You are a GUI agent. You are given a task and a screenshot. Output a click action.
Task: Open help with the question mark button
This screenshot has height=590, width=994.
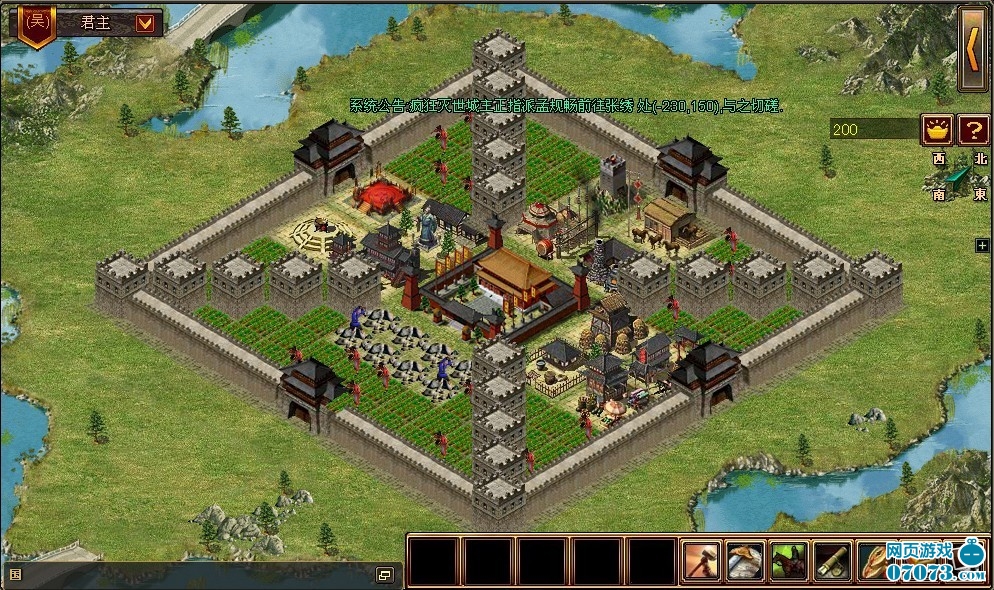point(972,129)
